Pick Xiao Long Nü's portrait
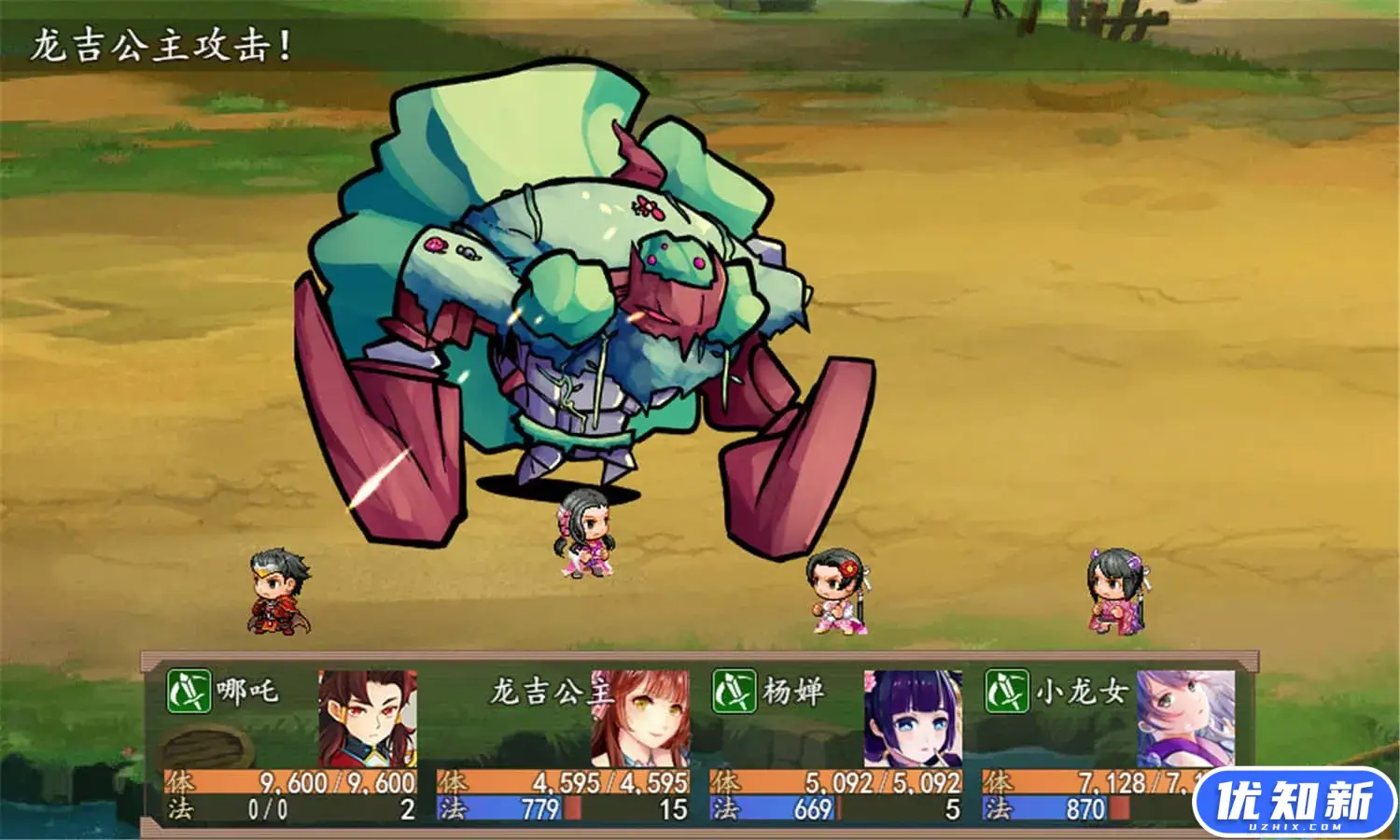Viewport: 1400px width, 840px height. tap(1184, 718)
